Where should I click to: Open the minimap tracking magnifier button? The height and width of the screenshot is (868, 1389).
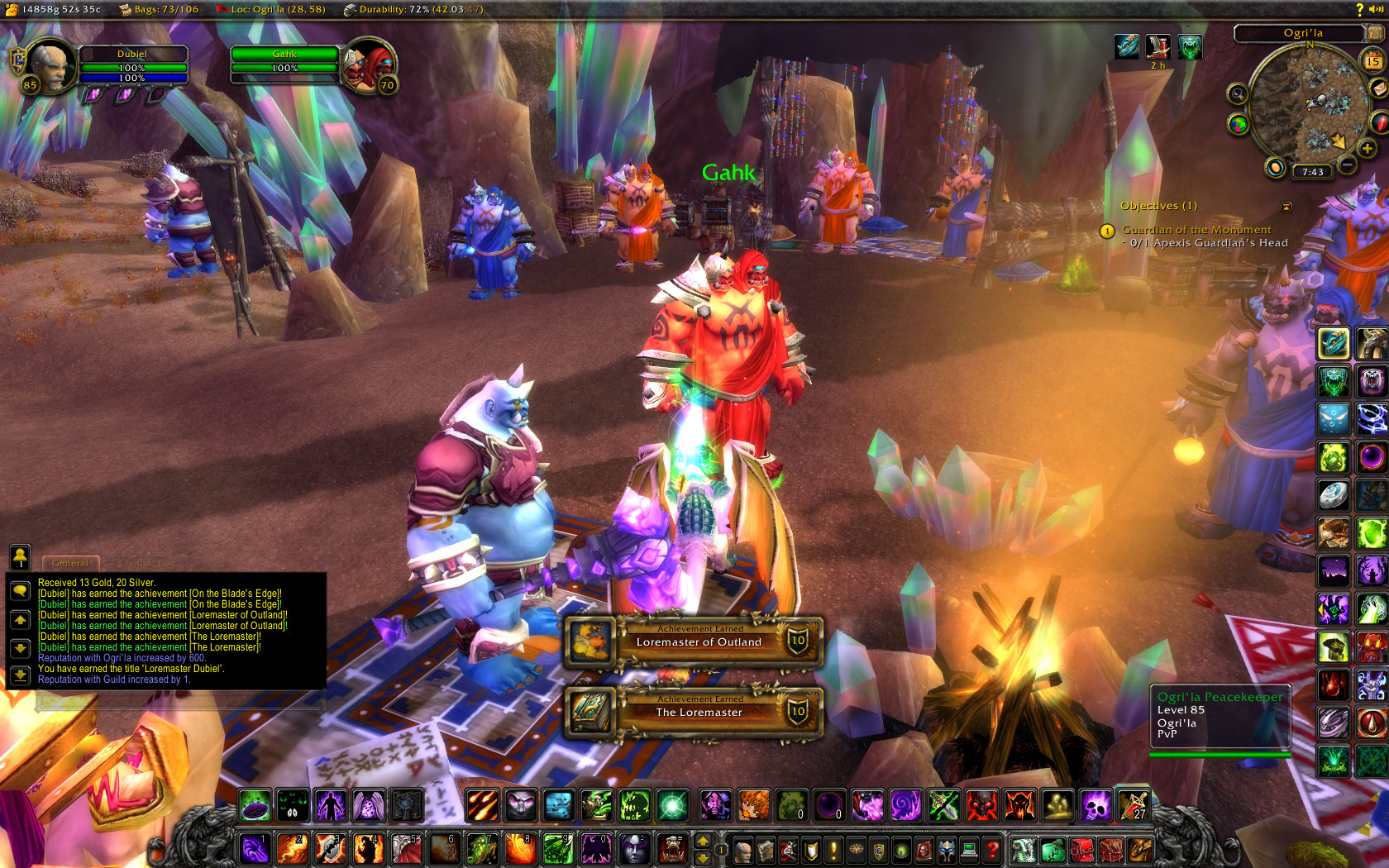click(x=1237, y=93)
